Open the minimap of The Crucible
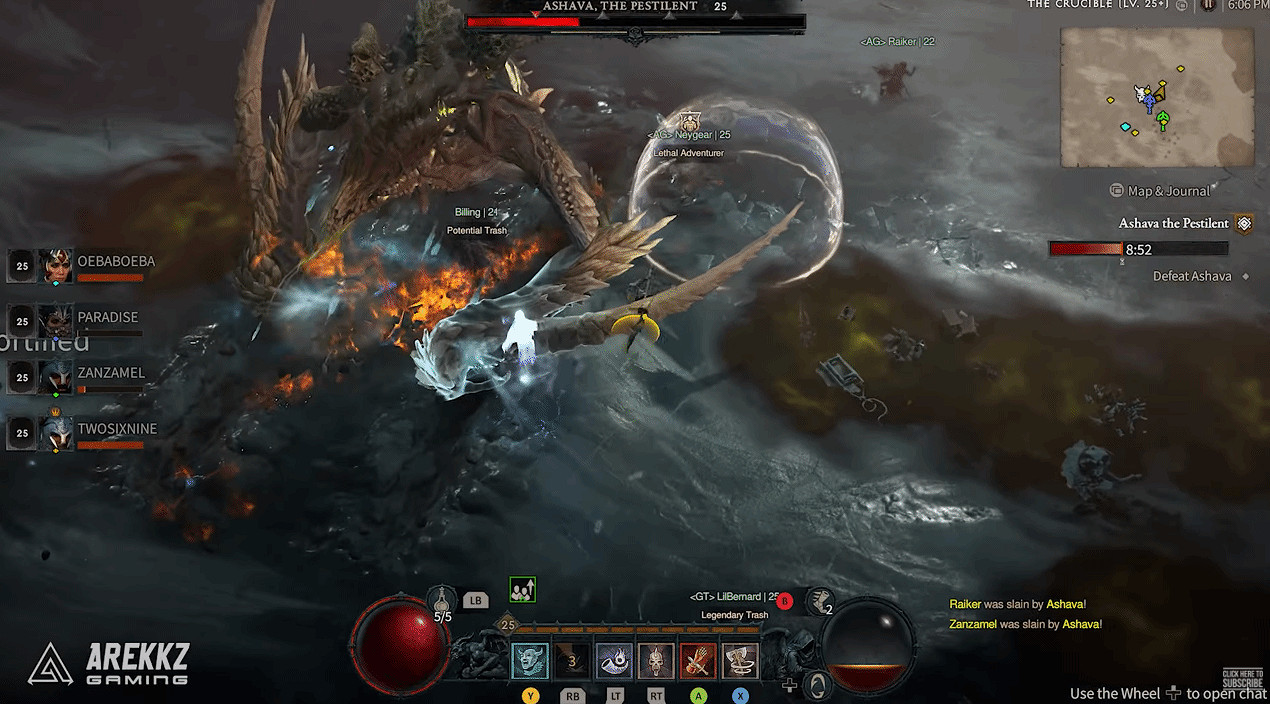Image resolution: width=1270 pixels, height=704 pixels. [1156, 97]
